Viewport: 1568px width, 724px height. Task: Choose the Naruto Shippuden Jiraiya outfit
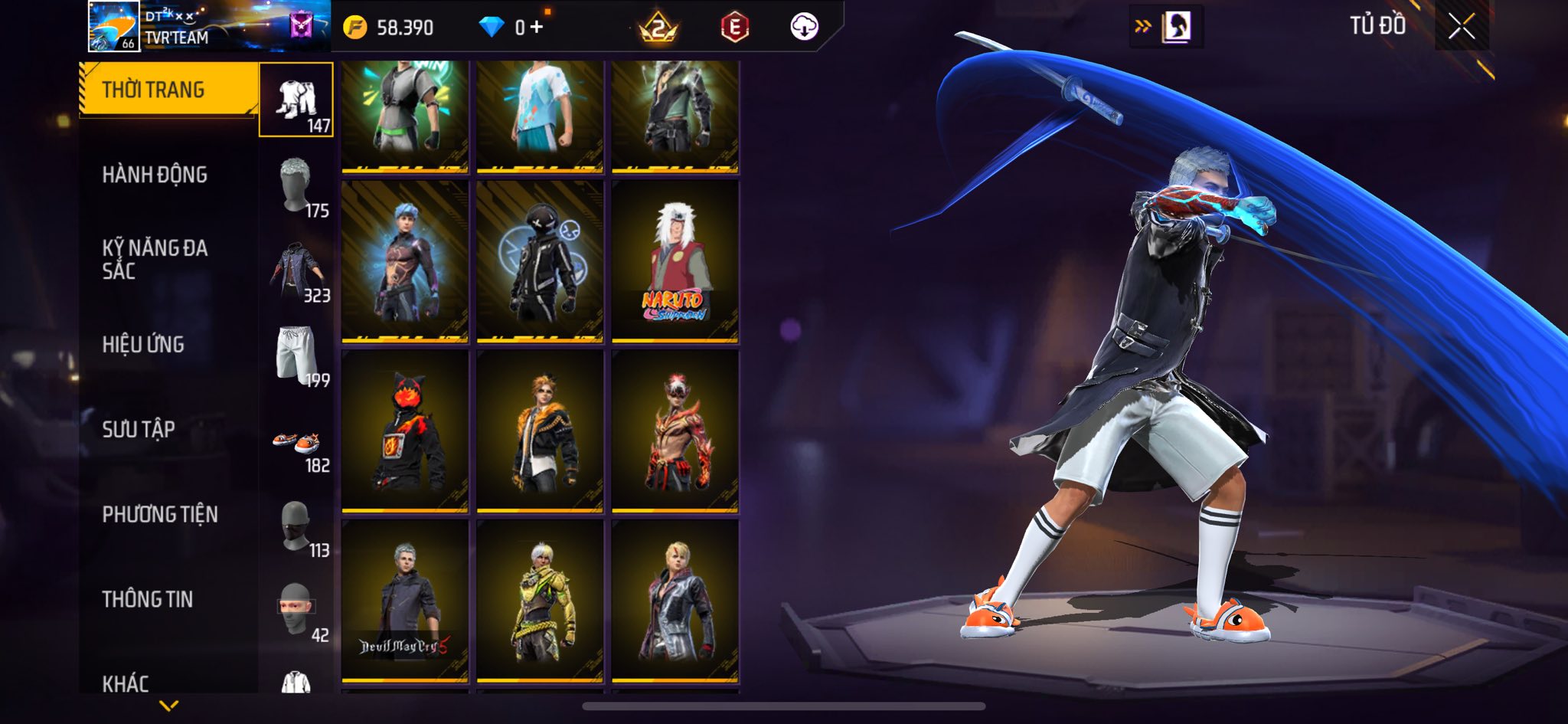(675, 260)
